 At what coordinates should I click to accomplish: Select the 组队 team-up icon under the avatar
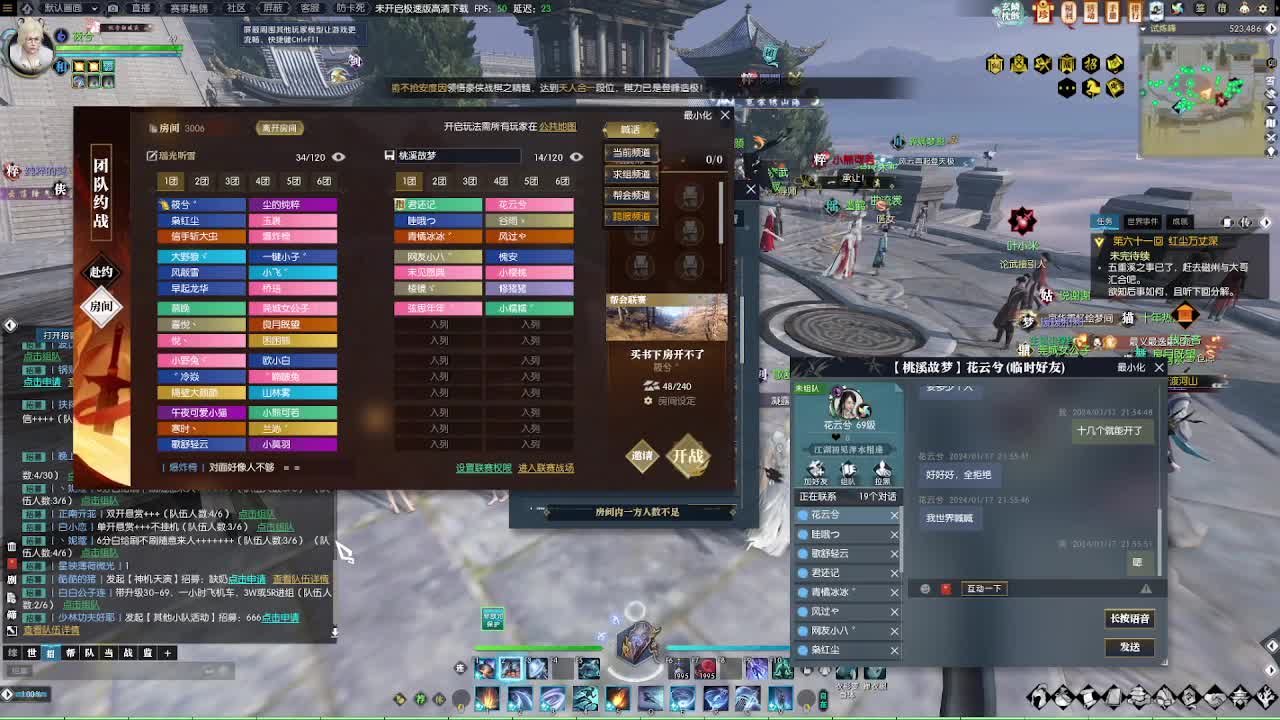click(848, 471)
